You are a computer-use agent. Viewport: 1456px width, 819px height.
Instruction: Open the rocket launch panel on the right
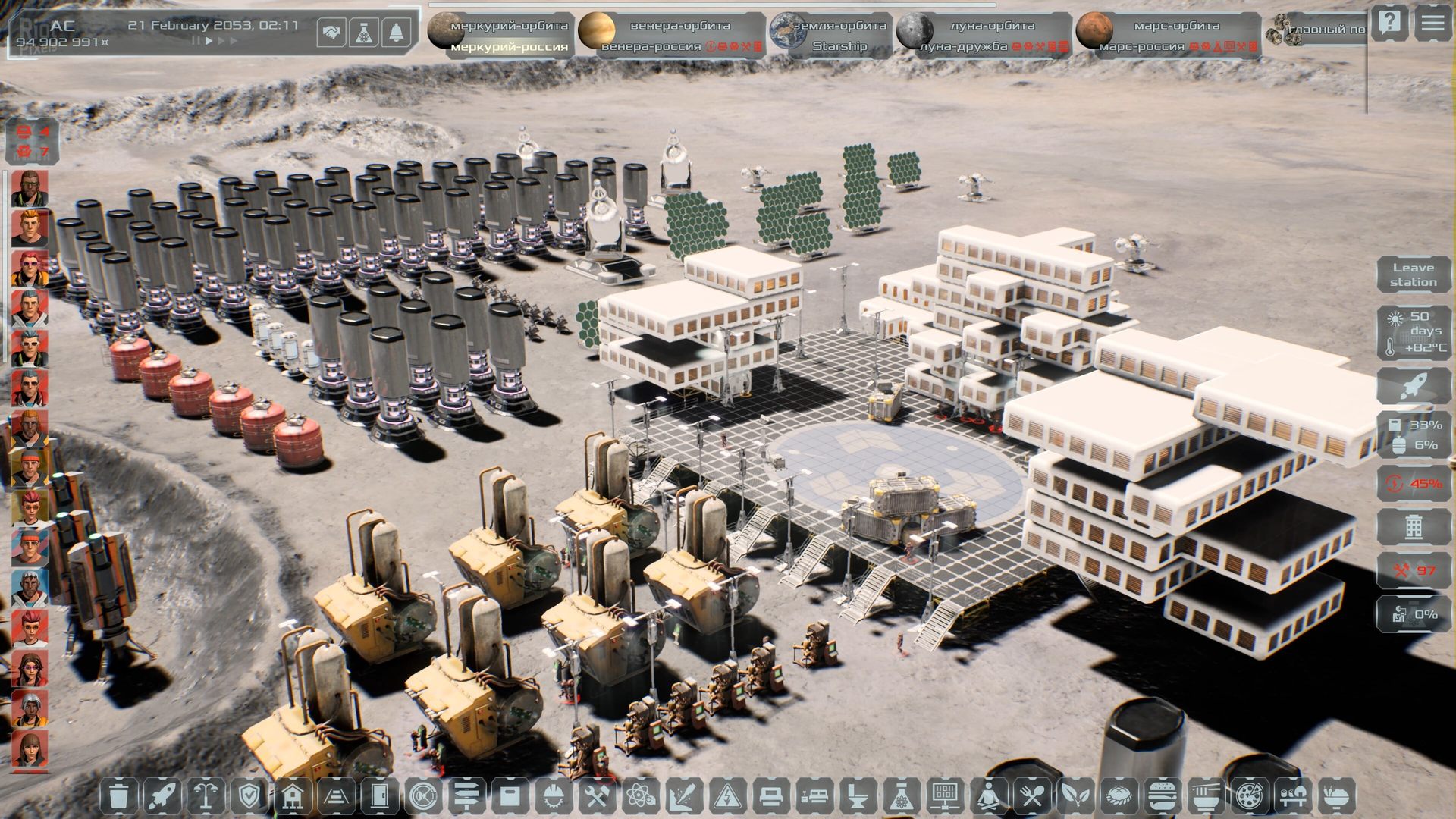pos(1413,386)
